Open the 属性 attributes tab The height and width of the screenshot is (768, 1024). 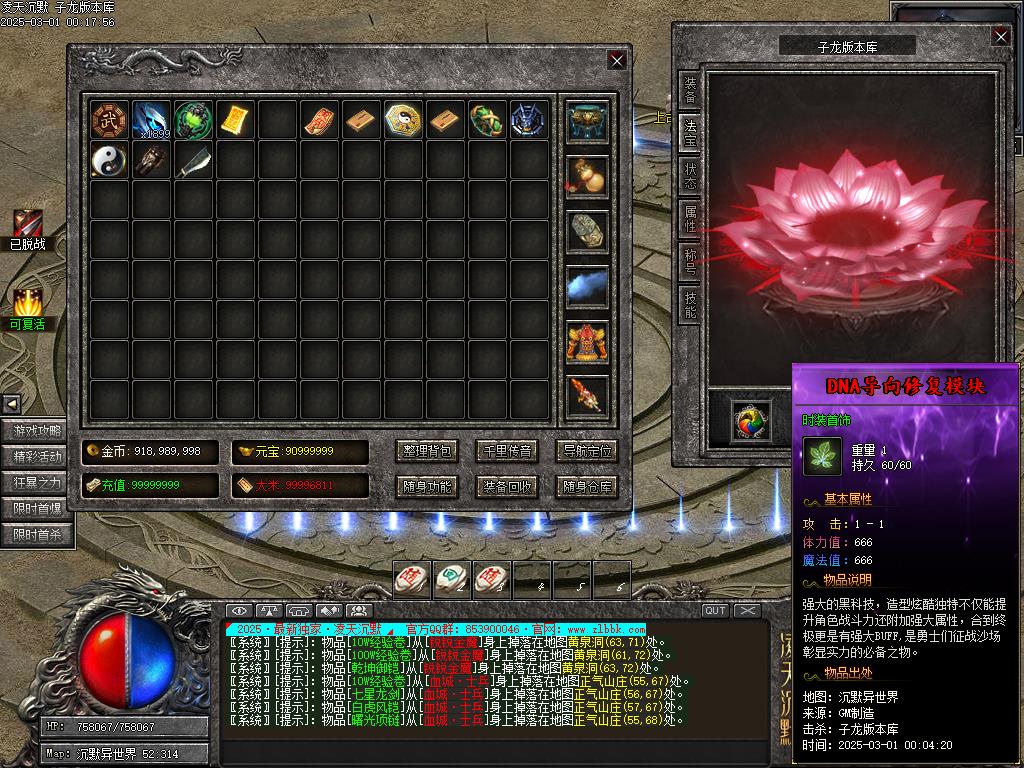(690, 217)
